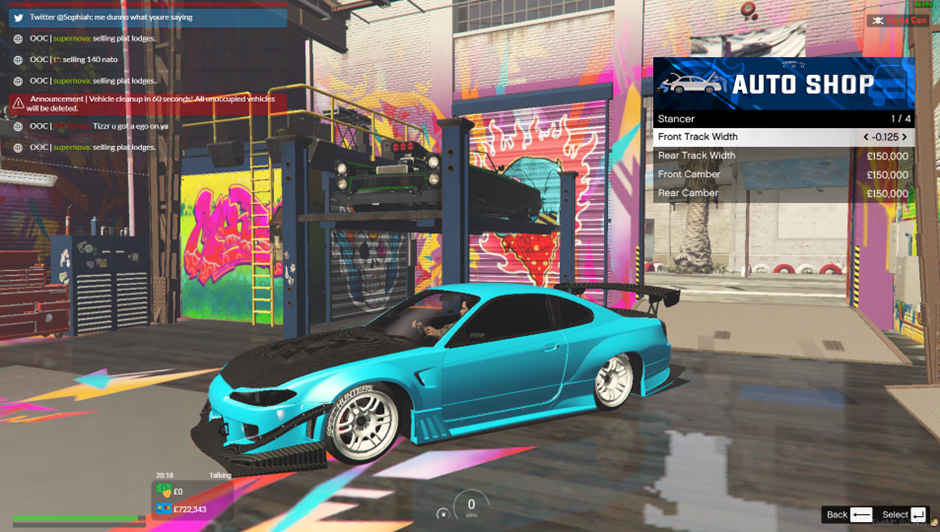This screenshot has width=940, height=532.
Task: Click the vehicle cleanup announcement banner
Action: click(x=148, y=103)
